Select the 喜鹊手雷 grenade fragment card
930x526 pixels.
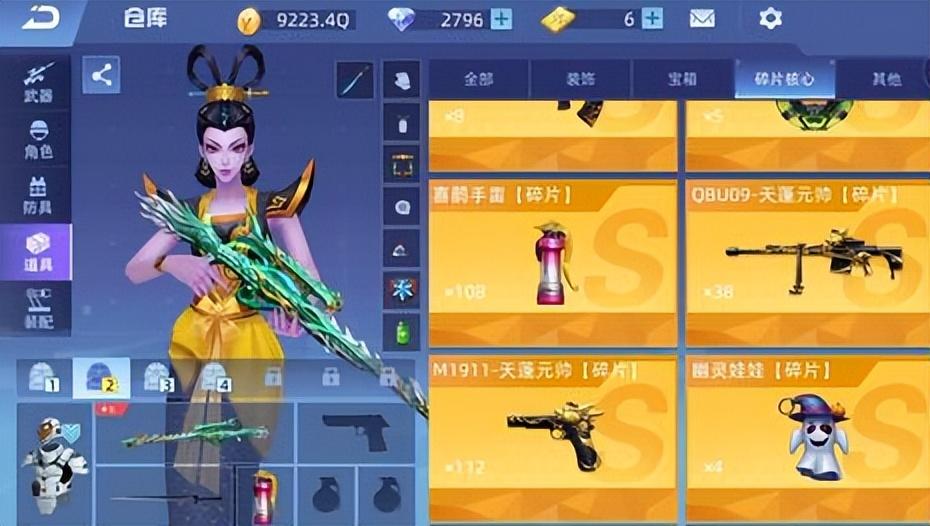tap(553, 263)
